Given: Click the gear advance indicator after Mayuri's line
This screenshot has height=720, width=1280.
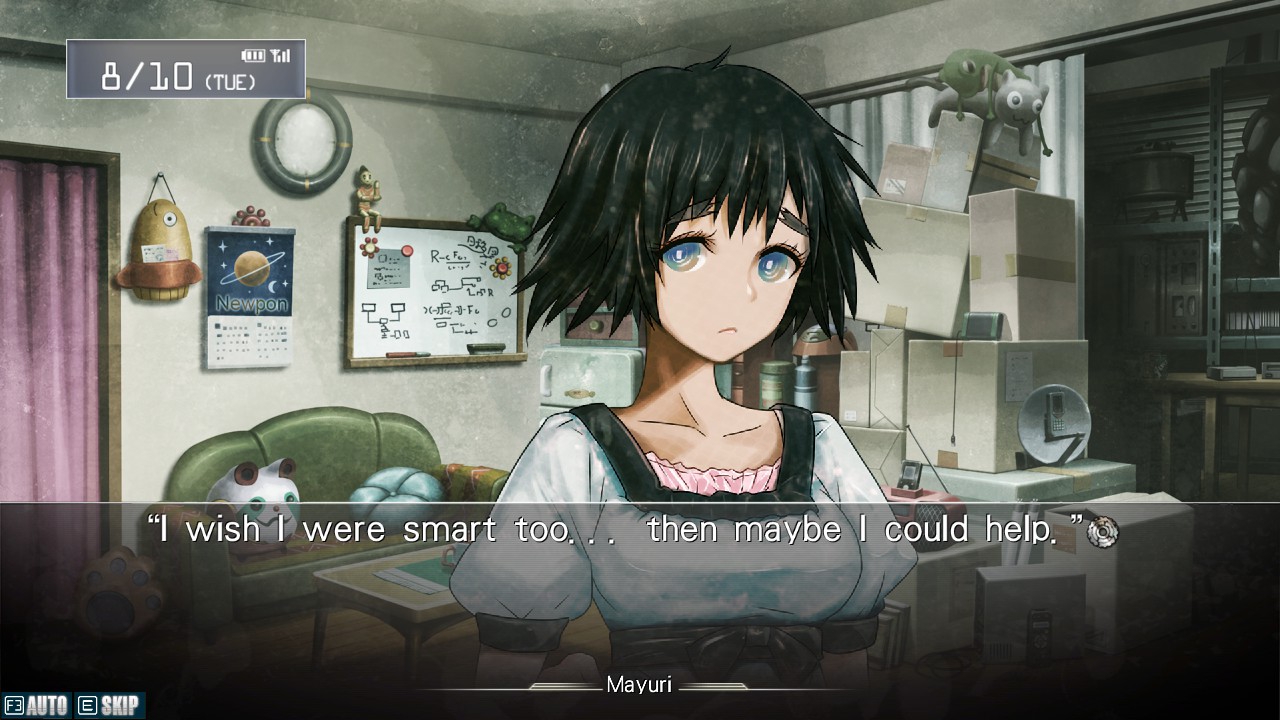Looking at the screenshot, I should pyautogui.click(x=1102, y=532).
